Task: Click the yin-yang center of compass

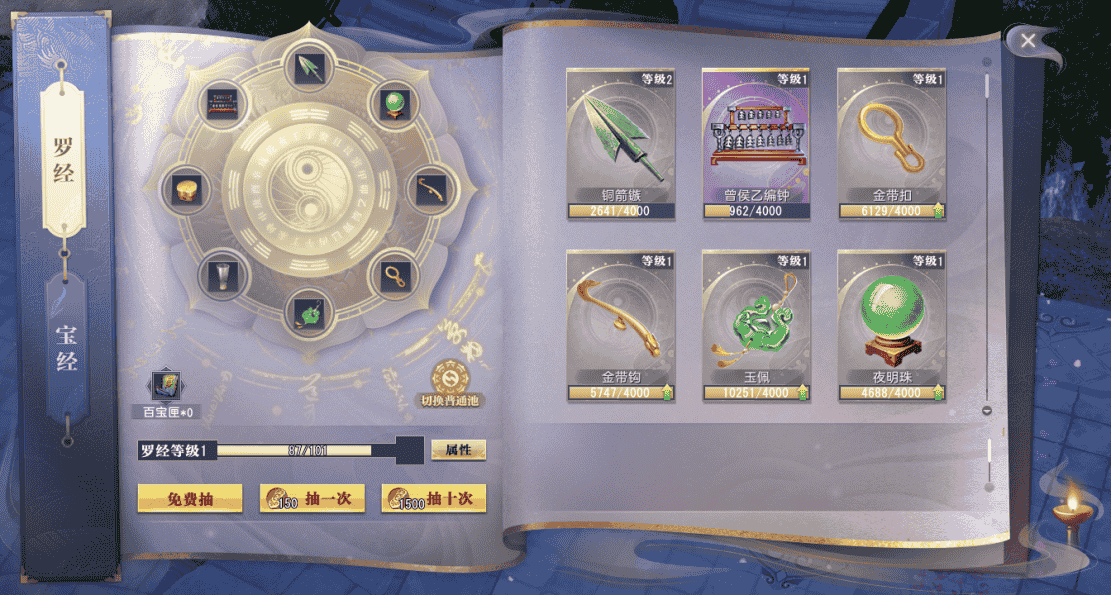Action: (x=306, y=191)
